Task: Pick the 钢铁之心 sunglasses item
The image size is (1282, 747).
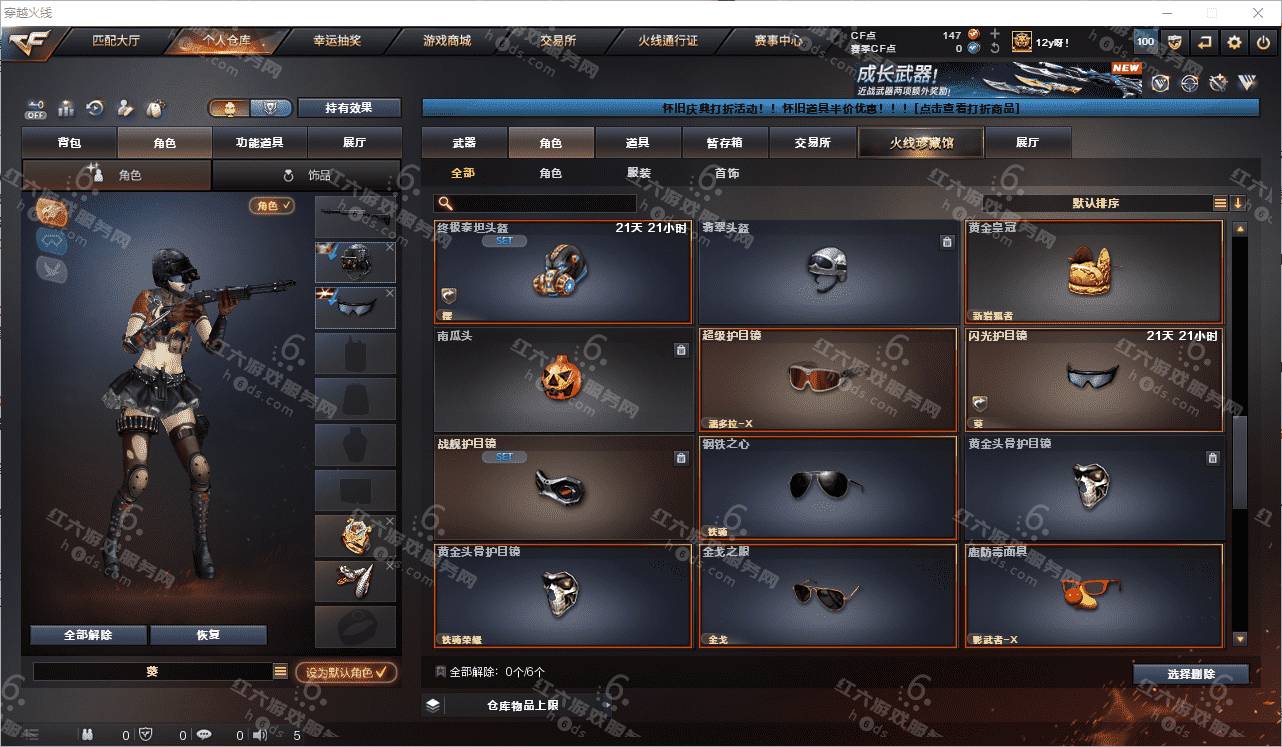Action: pos(828,488)
